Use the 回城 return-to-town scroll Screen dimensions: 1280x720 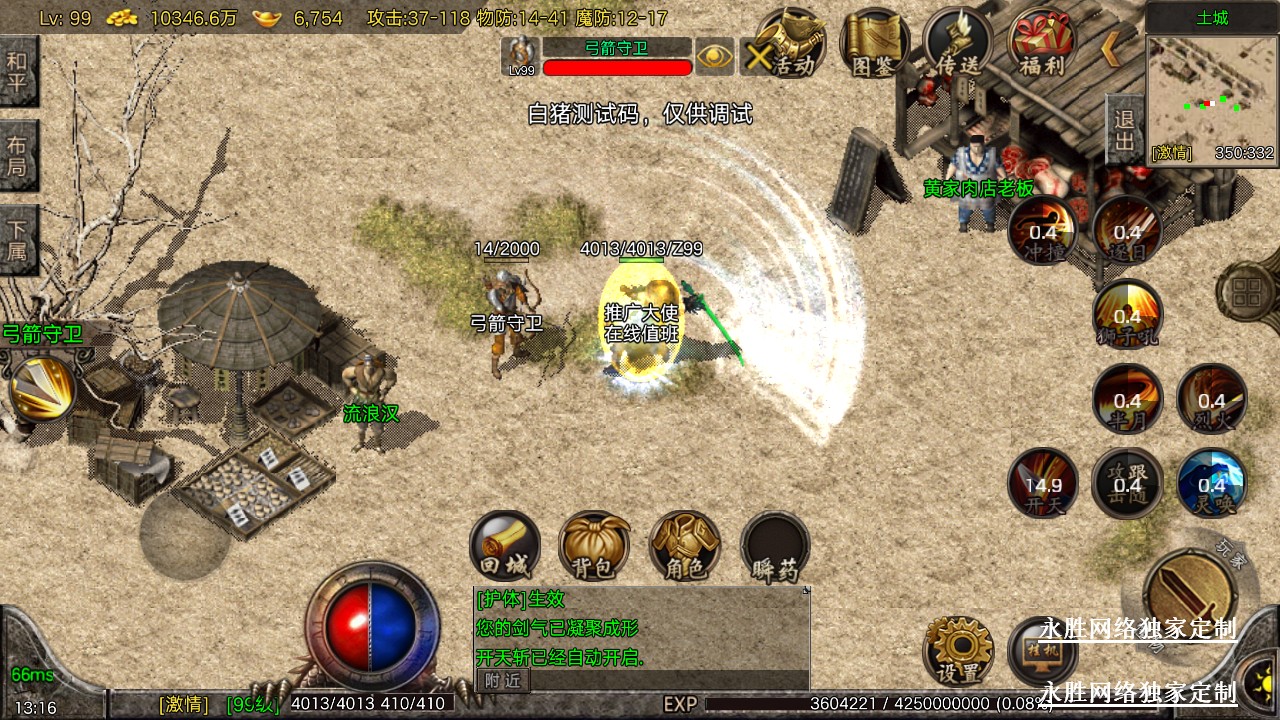point(504,546)
